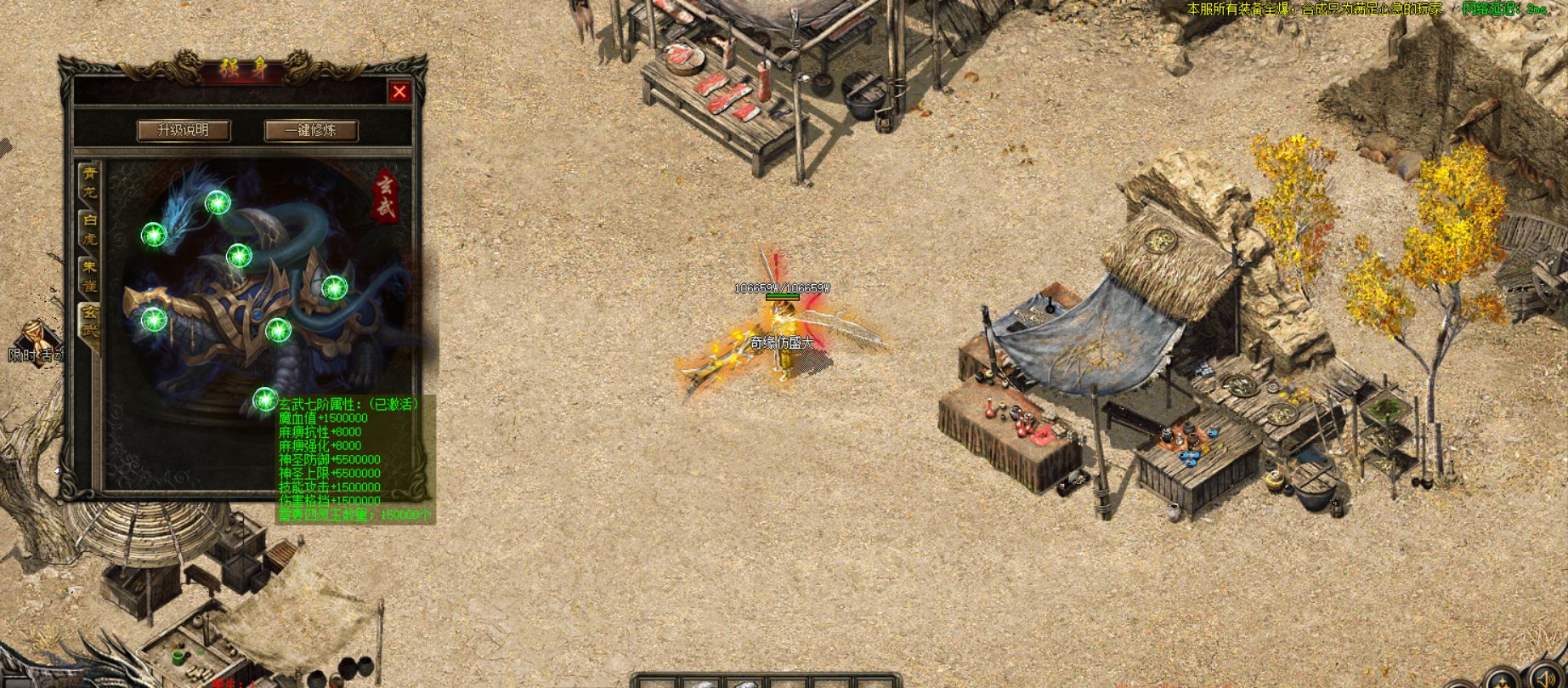
Task: Open the 升级说明 upgrade instructions
Action: [x=184, y=130]
